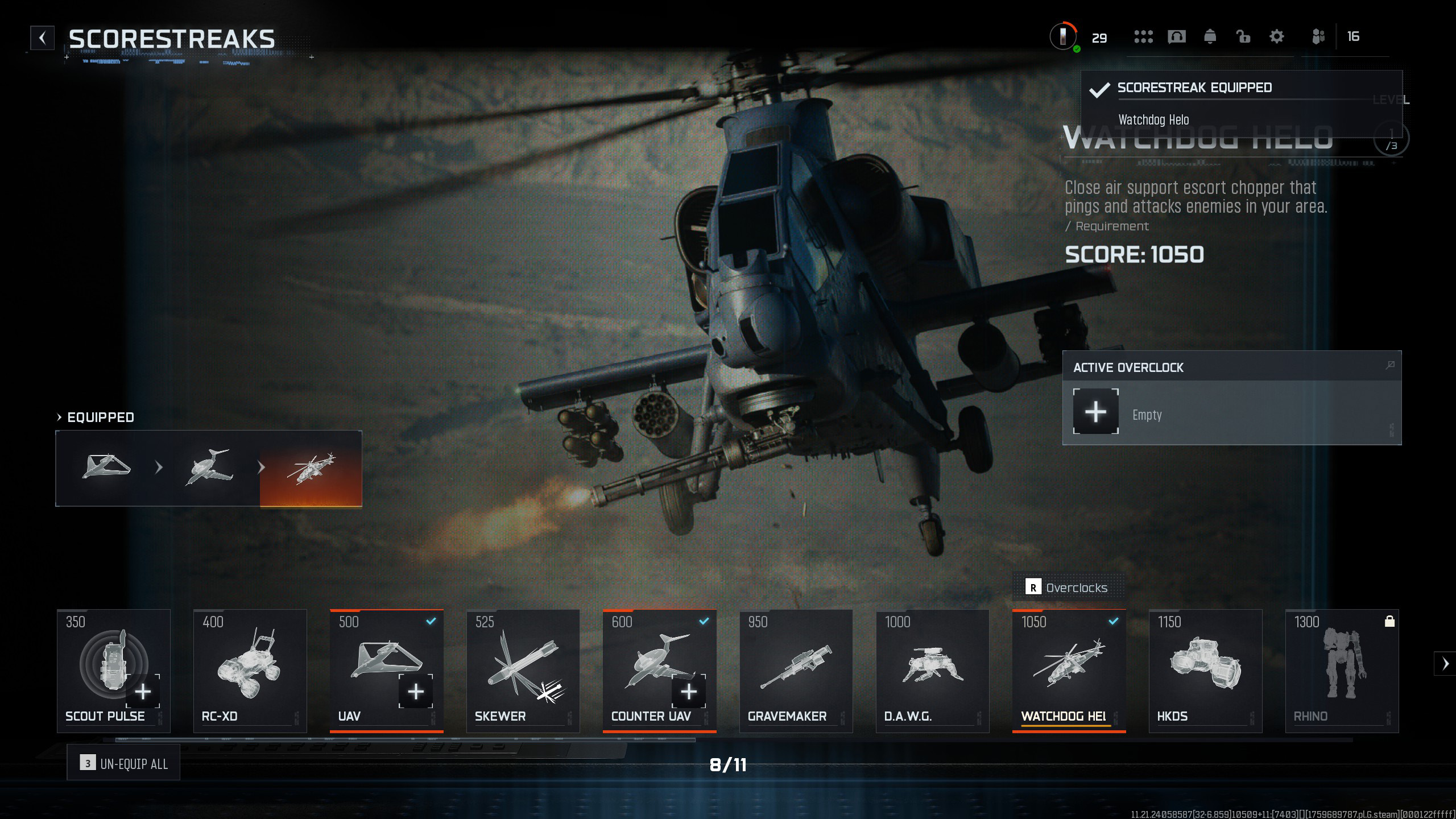This screenshot has width=1456, height=819.
Task: Select the locked Rhino scorestreak tile
Action: 1342,670
